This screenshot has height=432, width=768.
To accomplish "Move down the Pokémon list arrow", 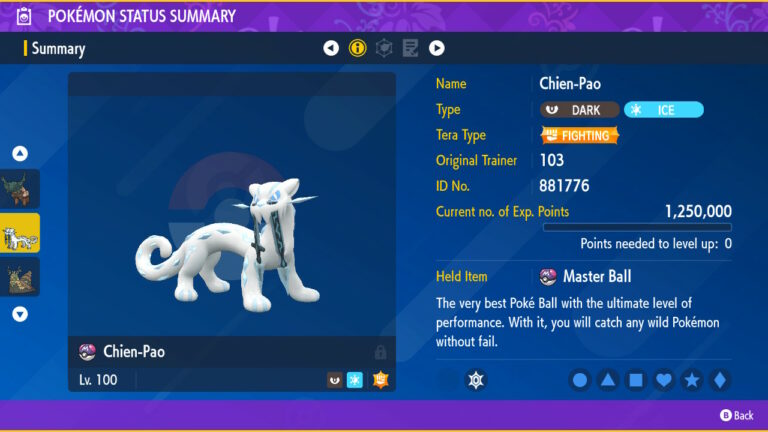I will (20, 314).
